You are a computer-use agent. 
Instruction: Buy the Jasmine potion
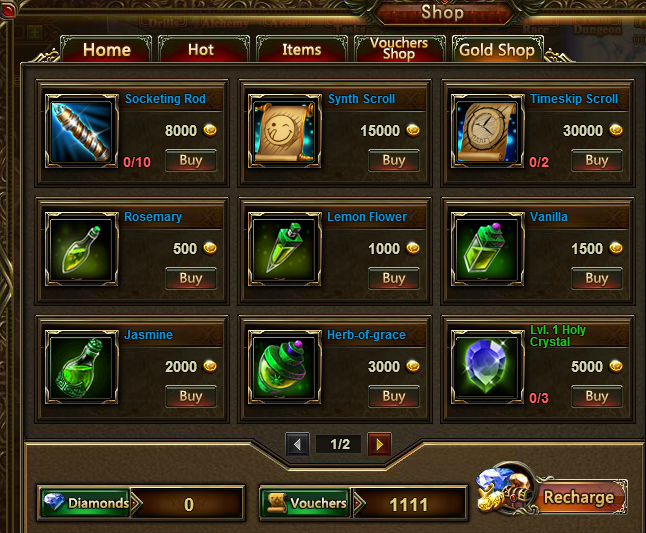pos(190,396)
